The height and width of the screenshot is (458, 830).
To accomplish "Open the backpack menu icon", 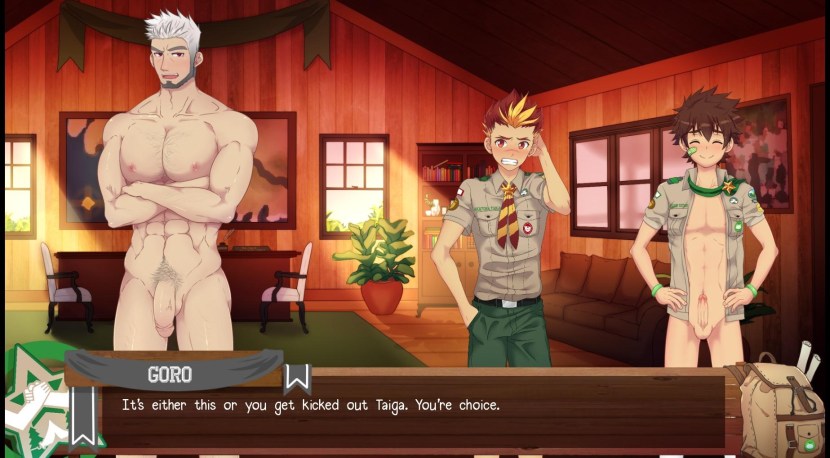I will pyautogui.click(x=777, y=404).
